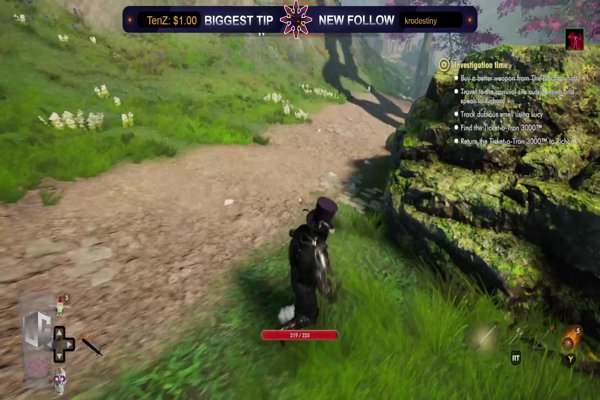Click the TenZ biggest tip banner

click(x=198, y=19)
